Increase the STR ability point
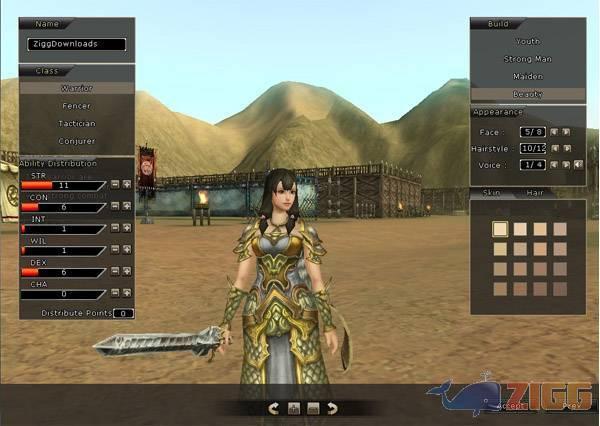The width and height of the screenshot is (600, 426). coord(126,184)
